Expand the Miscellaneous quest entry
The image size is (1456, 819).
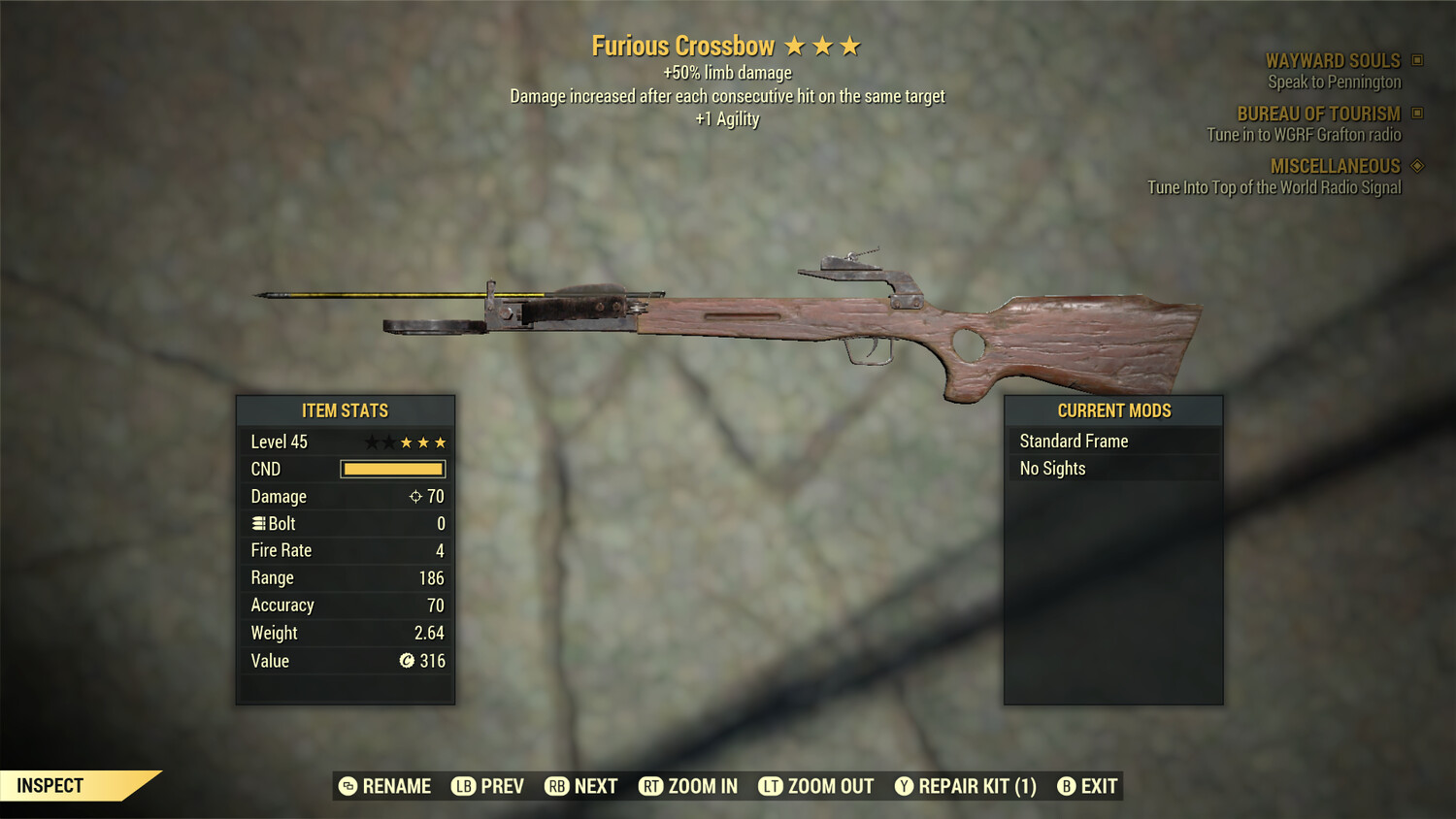(1335, 166)
